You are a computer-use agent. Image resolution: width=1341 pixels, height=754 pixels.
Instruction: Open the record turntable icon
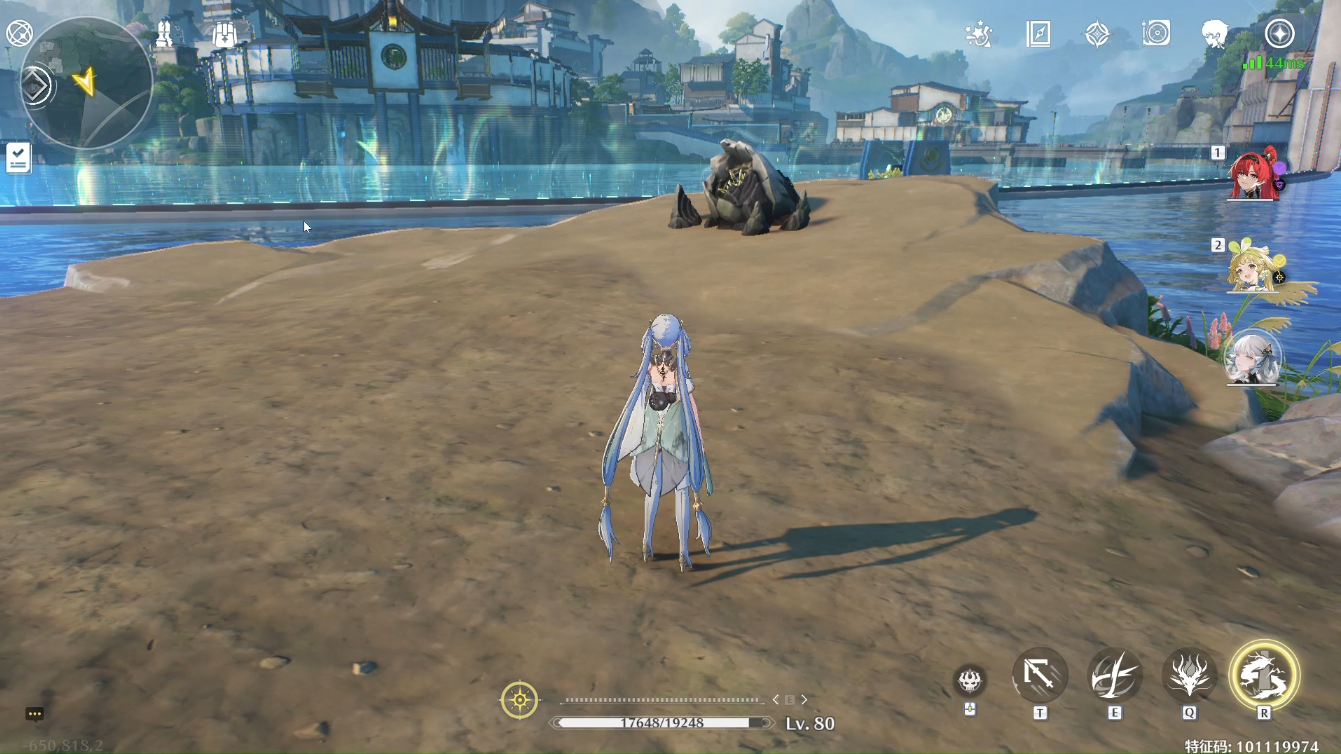pyautogui.click(x=1156, y=34)
